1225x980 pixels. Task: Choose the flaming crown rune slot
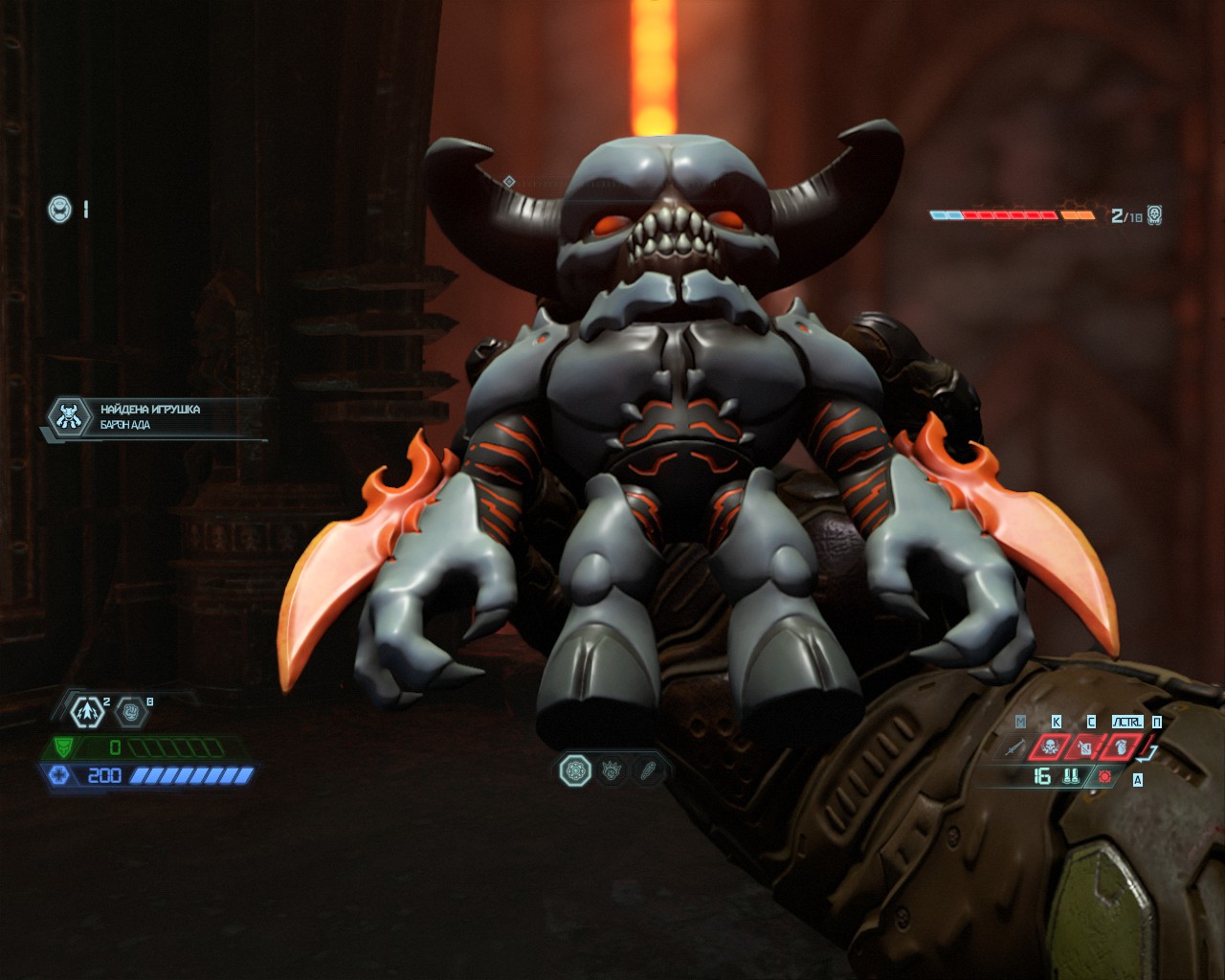612,769
